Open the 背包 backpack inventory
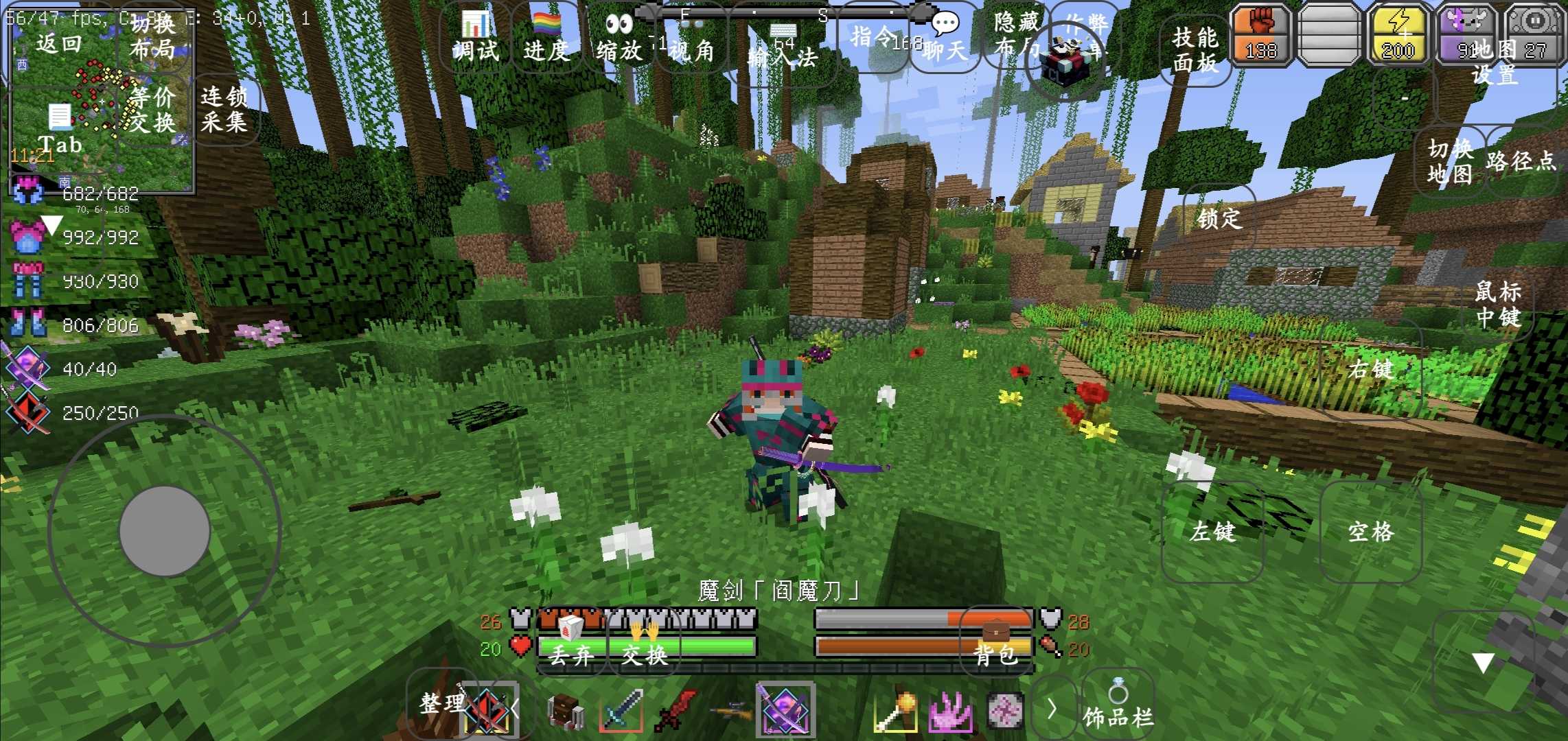 tap(995, 644)
